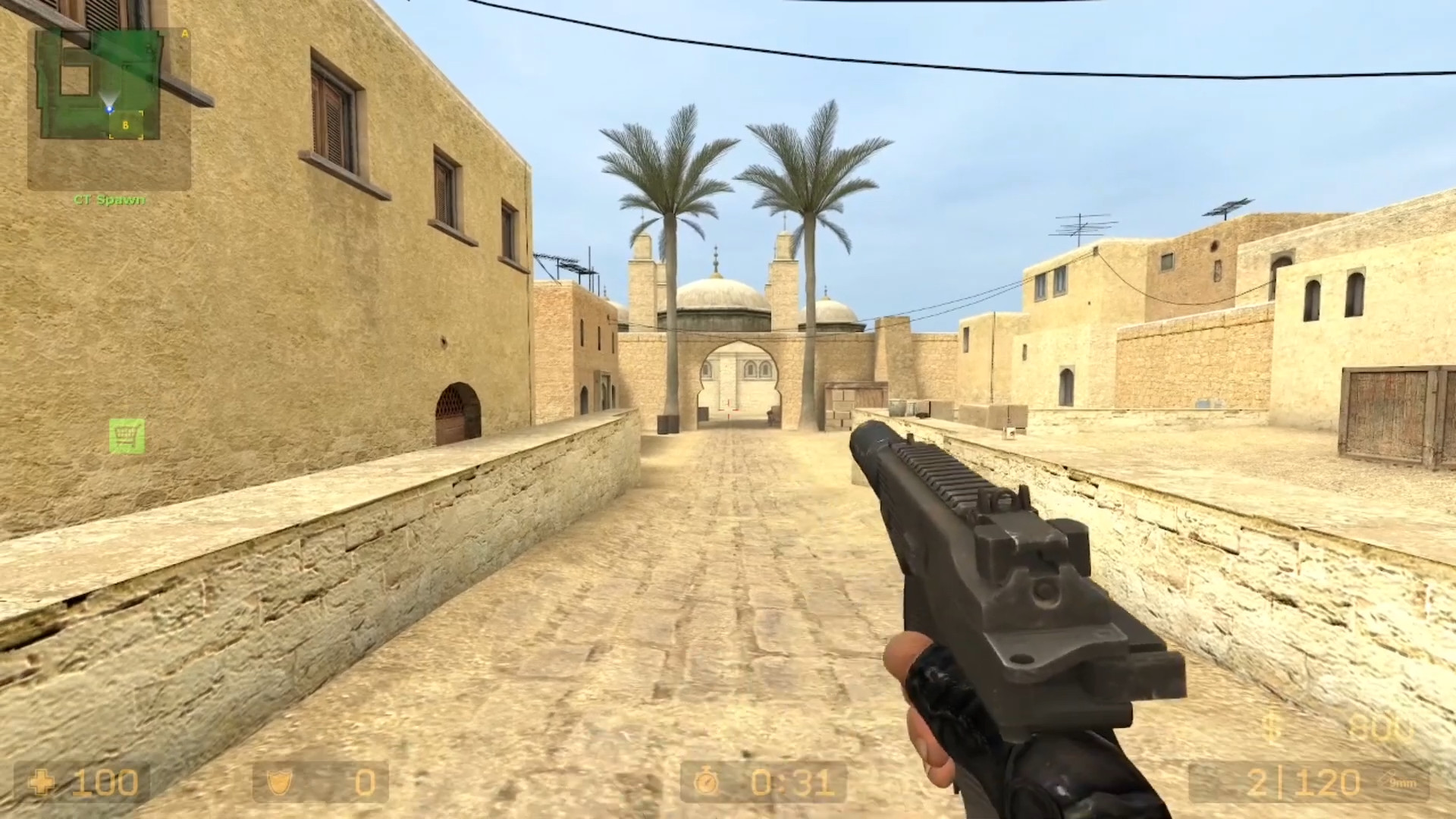Click the blue player dot on the minimap
The width and height of the screenshot is (1456, 819).
pyautogui.click(x=109, y=108)
